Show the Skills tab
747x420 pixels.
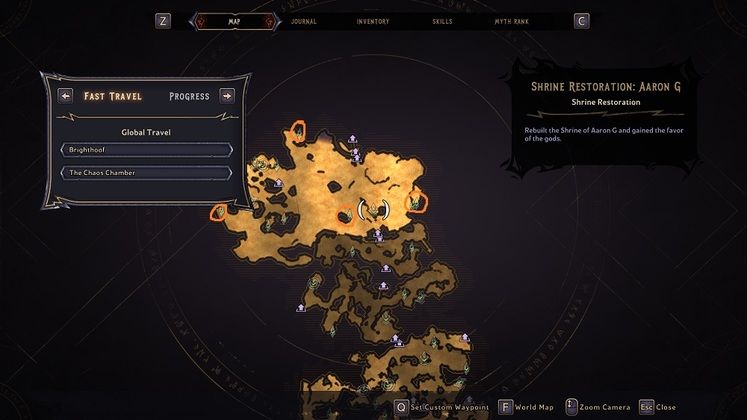(442, 21)
